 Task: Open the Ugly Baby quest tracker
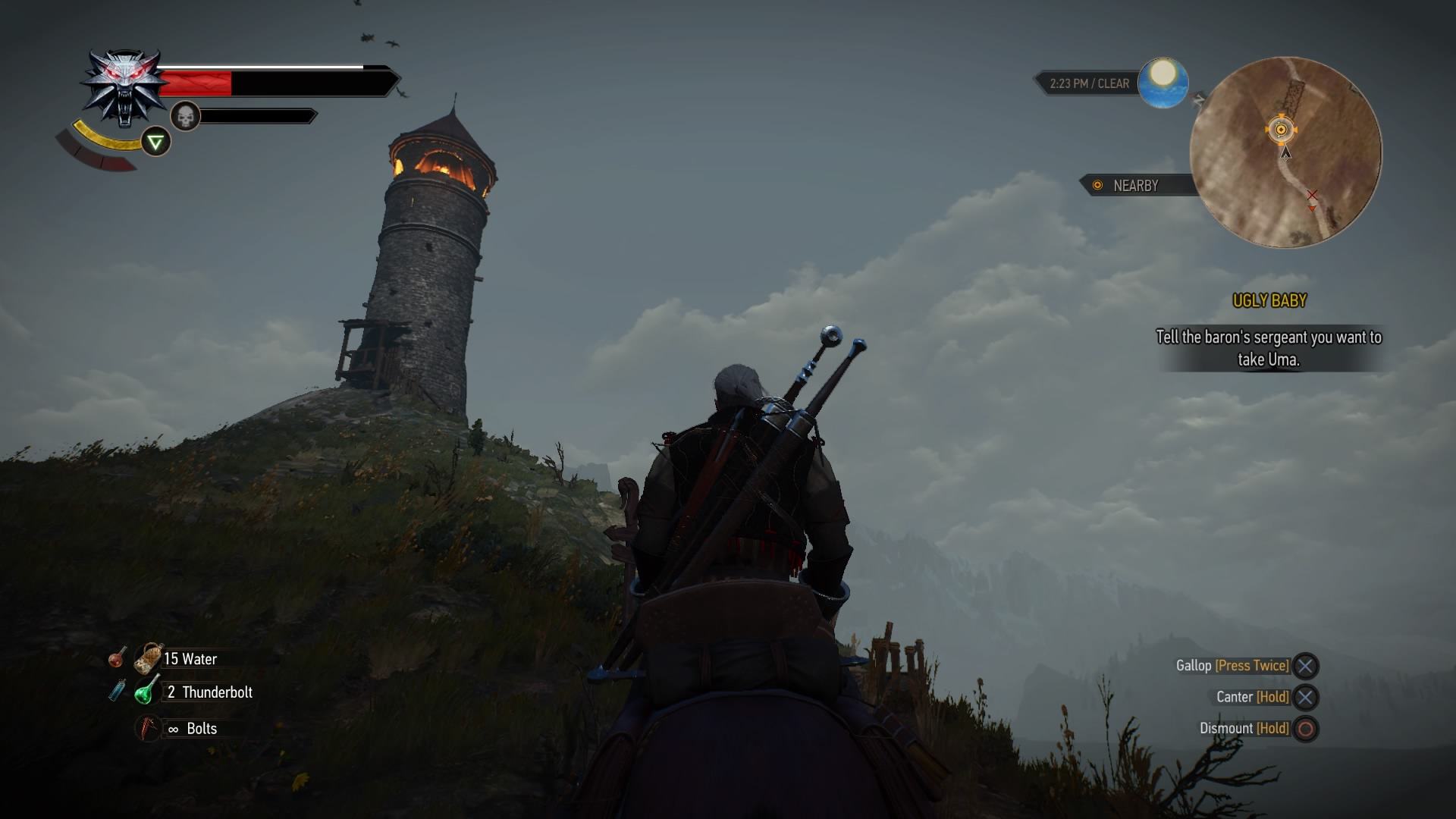(1269, 301)
